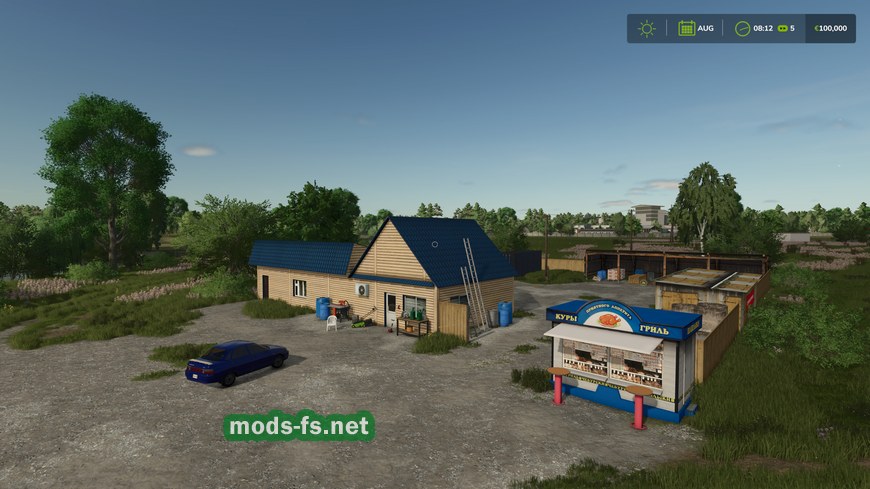Click the sunny weather icon
The height and width of the screenshot is (489, 870).
[647, 28]
